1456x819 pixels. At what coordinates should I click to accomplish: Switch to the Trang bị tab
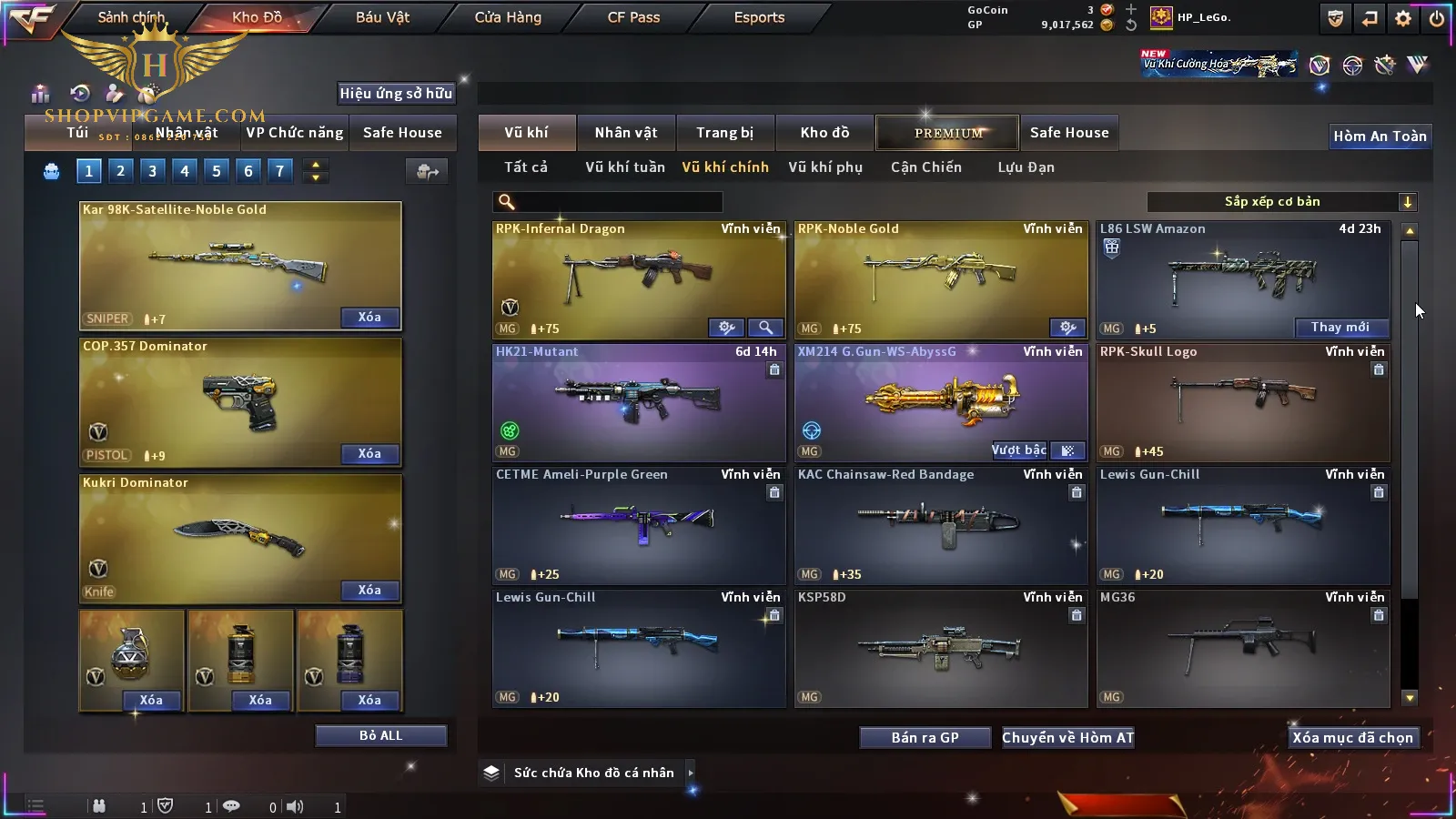tap(724, 133)
